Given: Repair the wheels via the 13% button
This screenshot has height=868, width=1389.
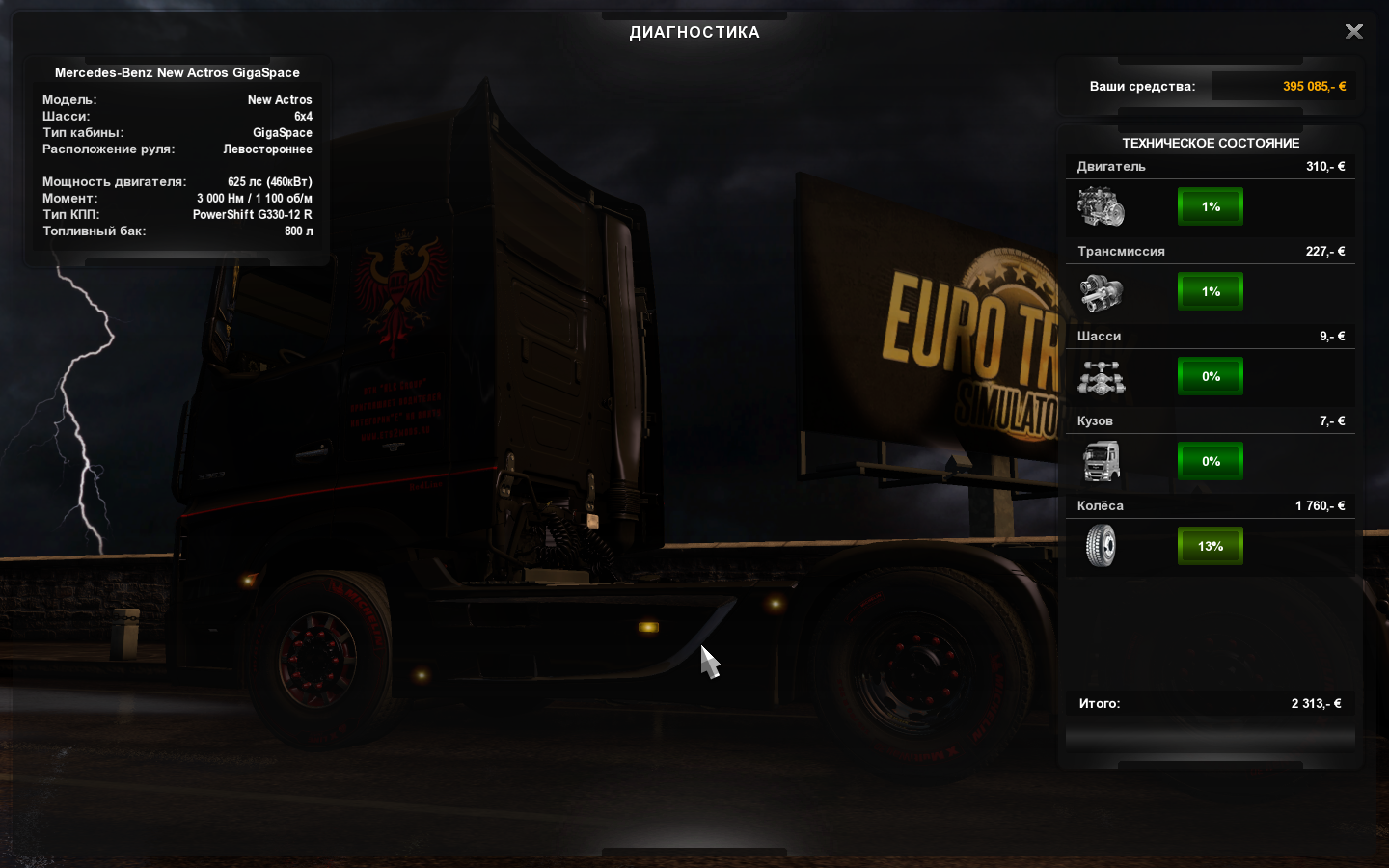Looking at the screenshot, I should (1211, 546).
